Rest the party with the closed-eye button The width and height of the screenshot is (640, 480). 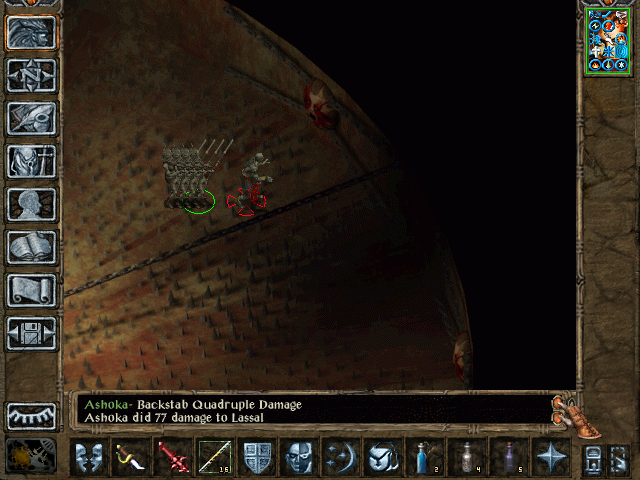click(31, 415)
